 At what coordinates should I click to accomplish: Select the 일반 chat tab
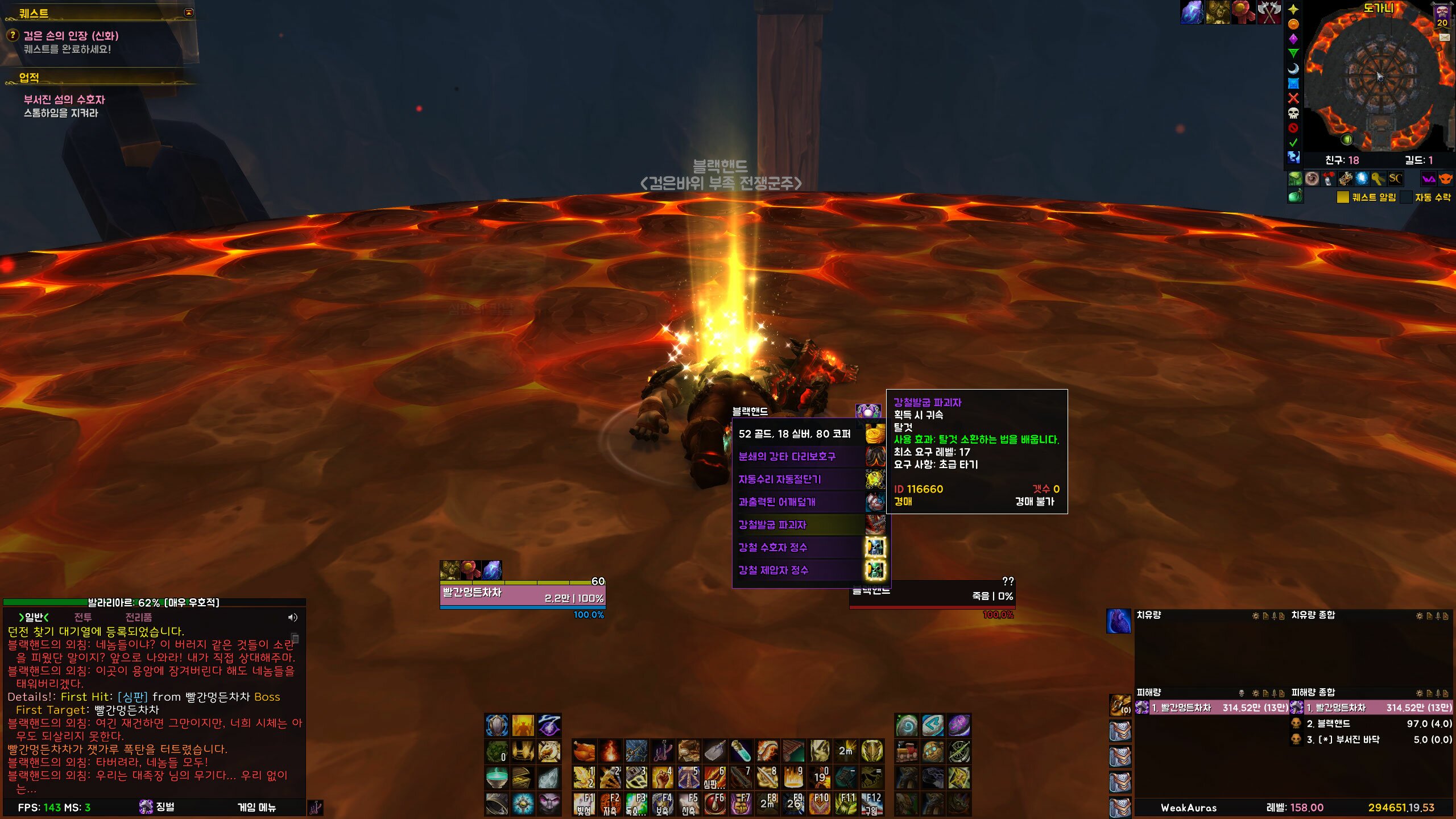coord(34,617)
